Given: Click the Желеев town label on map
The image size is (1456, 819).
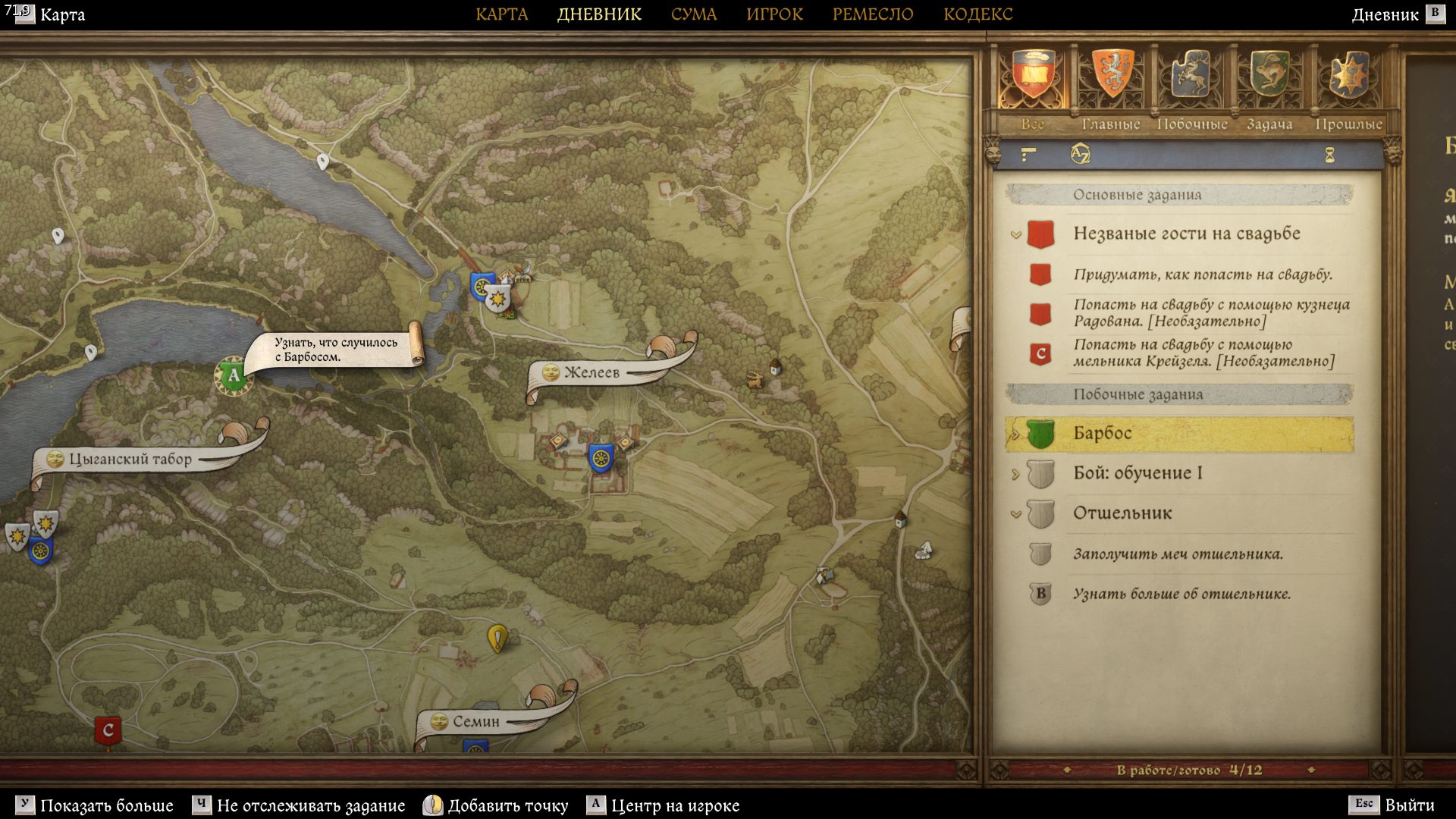Looking at the screenshot, I should pos(591,372).
